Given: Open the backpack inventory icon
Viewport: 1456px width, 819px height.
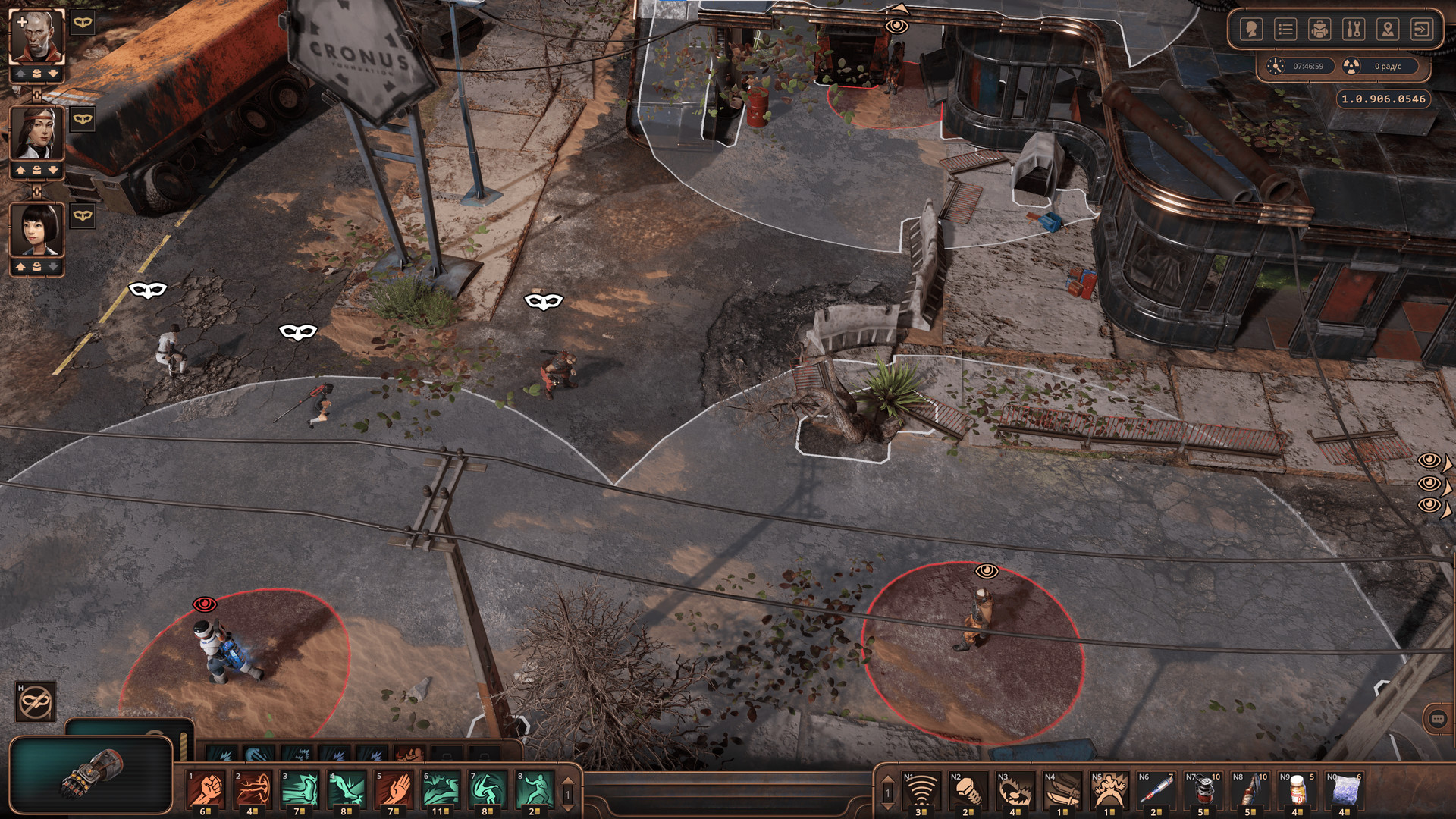Looking at the screenshot, I should 1321,29.
